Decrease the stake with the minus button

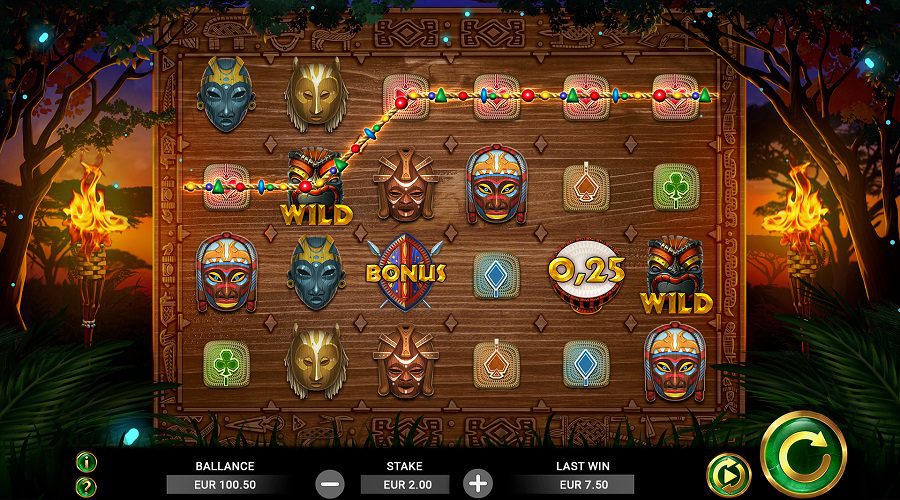331,483
